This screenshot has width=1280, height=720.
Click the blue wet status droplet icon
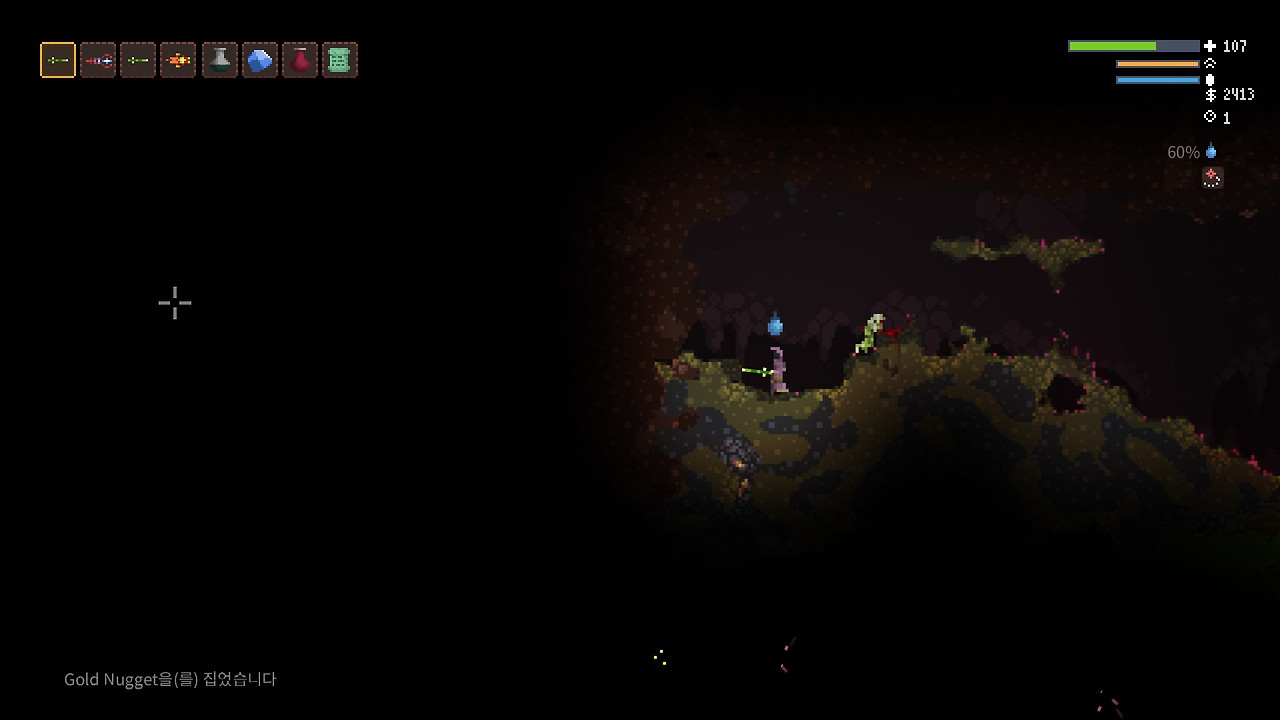point(1212,152)
